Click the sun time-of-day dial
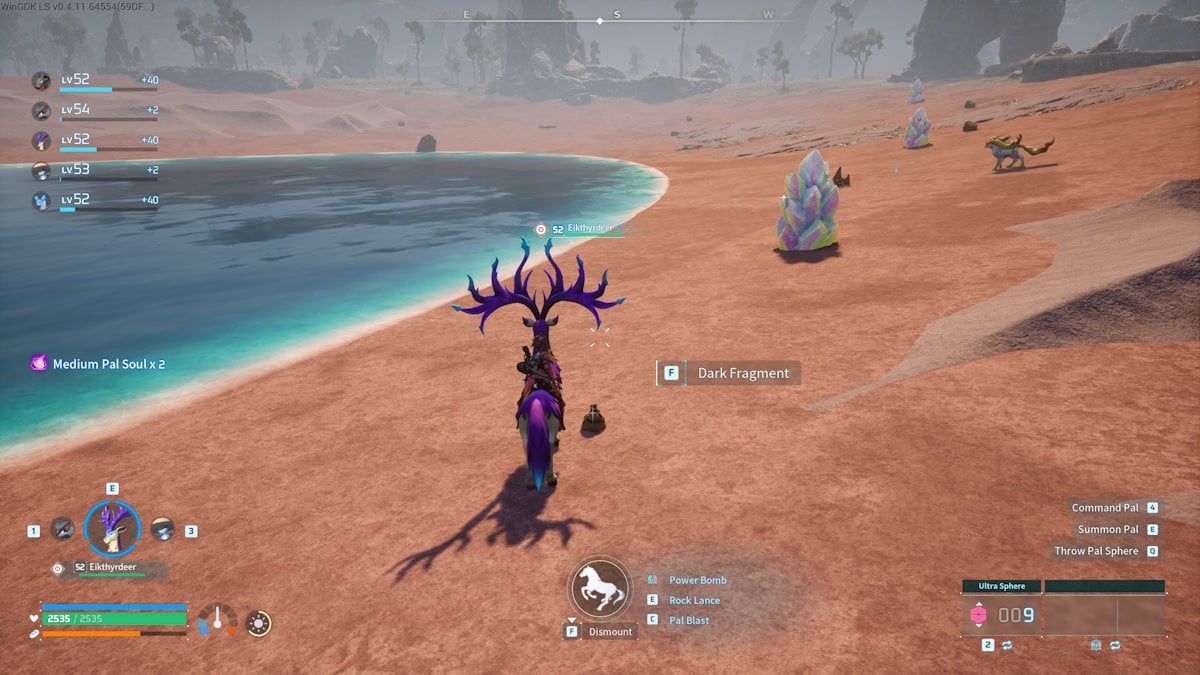The image size is (1200, 675). [258, 623]
